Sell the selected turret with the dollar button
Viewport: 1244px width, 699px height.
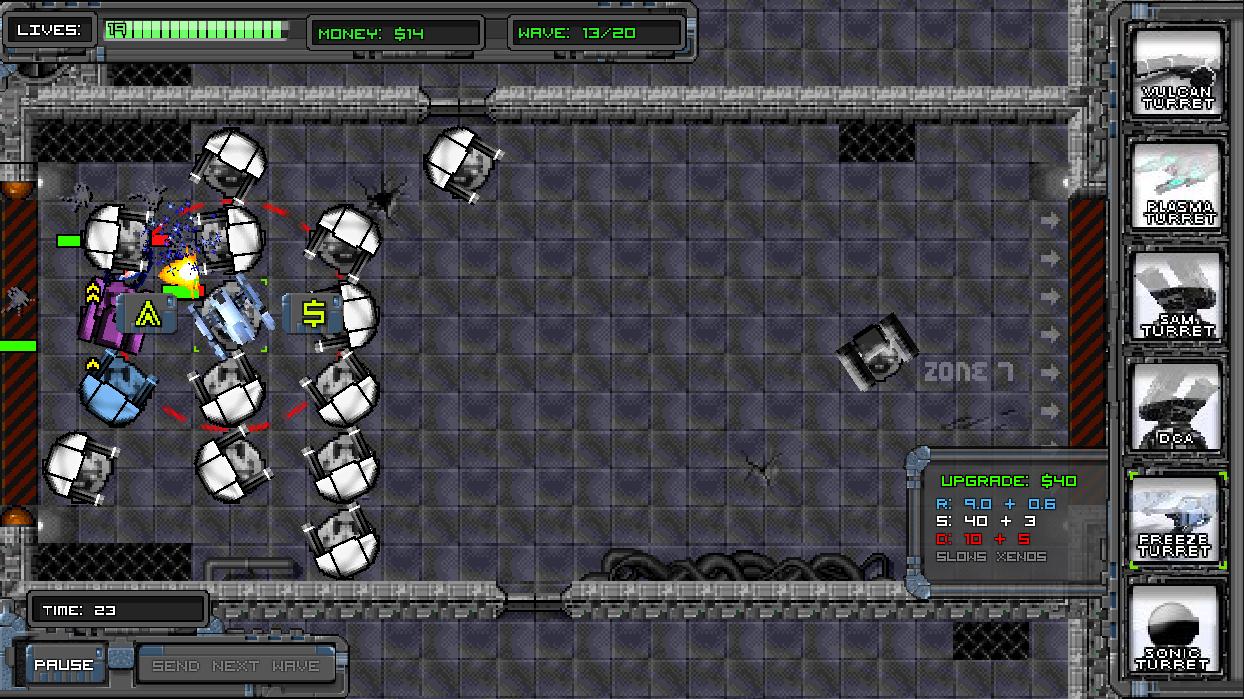click(x=313, y=314)
